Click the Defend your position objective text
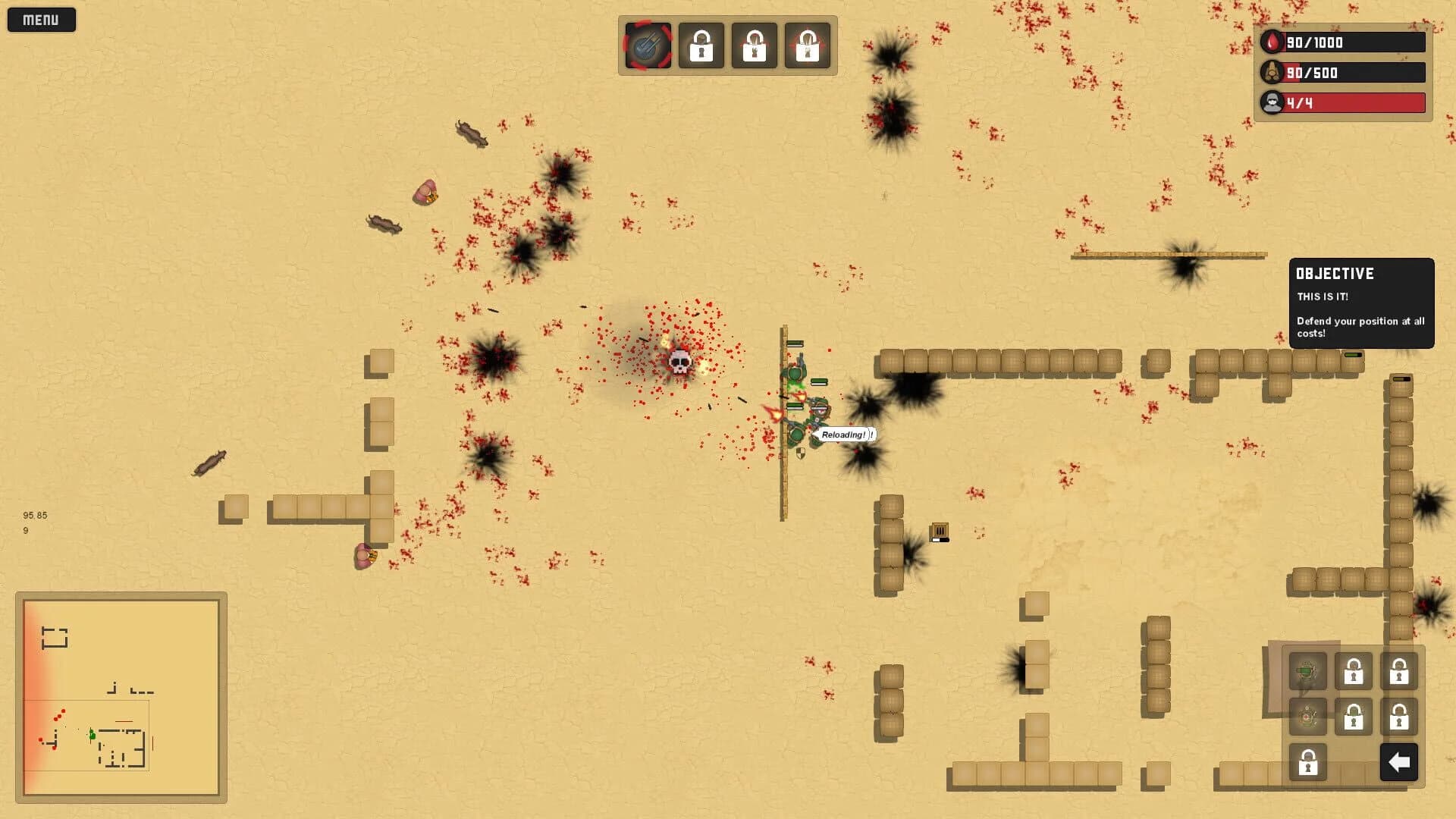The width and height of the screenshot is (1456, 819). [x=1360, y=326]
